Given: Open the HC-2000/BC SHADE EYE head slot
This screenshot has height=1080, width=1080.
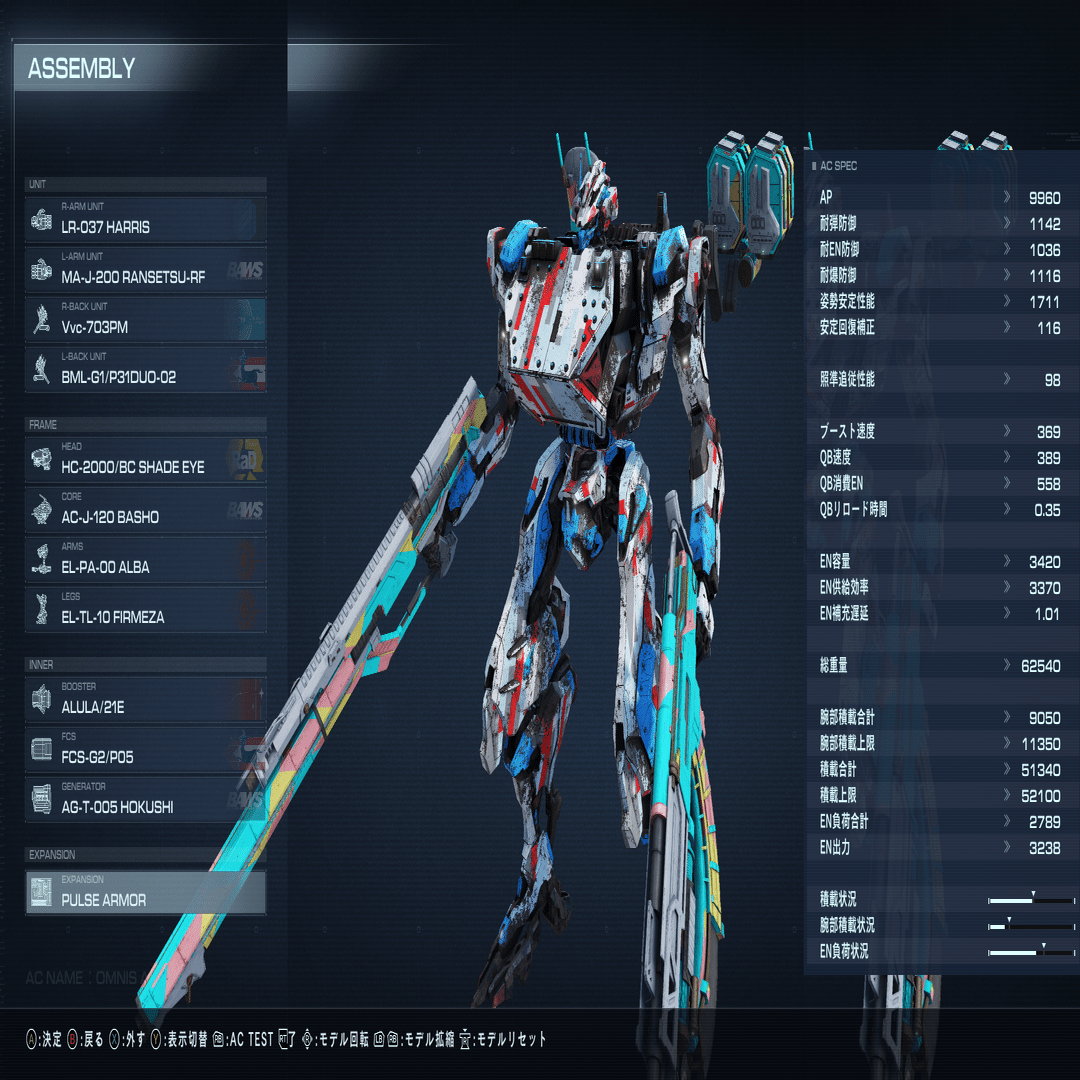Looking at the screenshot, I should point(146,460).
